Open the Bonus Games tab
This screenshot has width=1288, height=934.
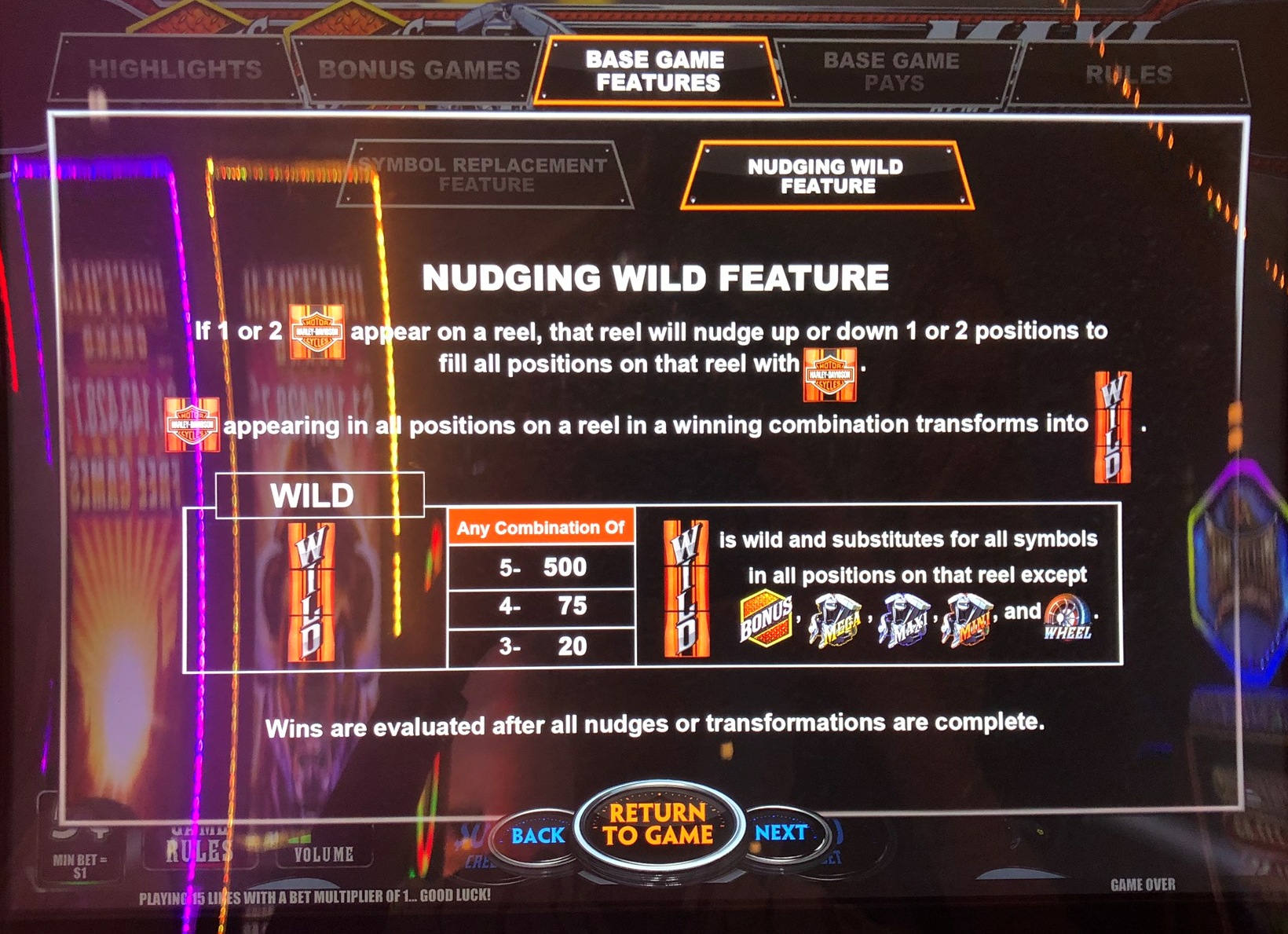click(418, 71)
